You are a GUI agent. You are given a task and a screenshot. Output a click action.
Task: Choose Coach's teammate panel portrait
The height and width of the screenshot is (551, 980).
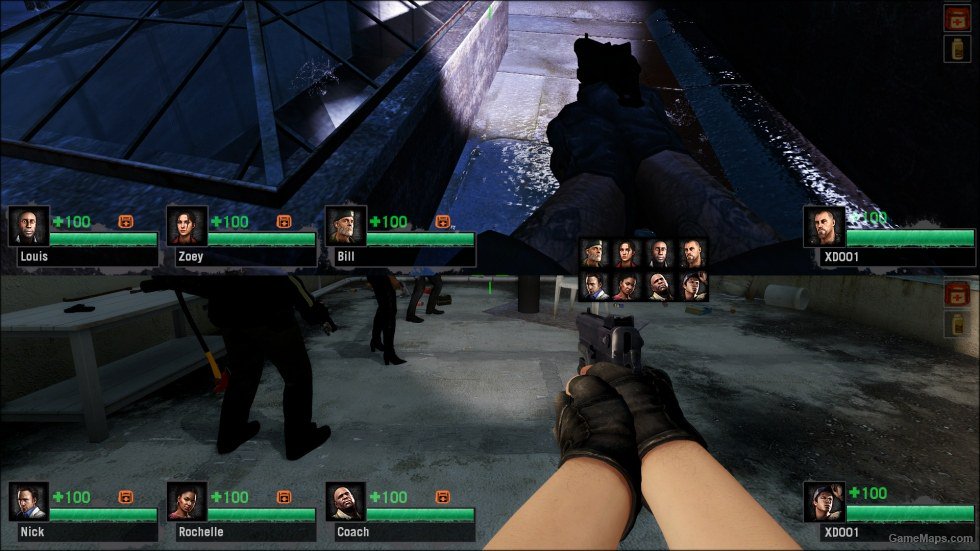pos(345,502)
